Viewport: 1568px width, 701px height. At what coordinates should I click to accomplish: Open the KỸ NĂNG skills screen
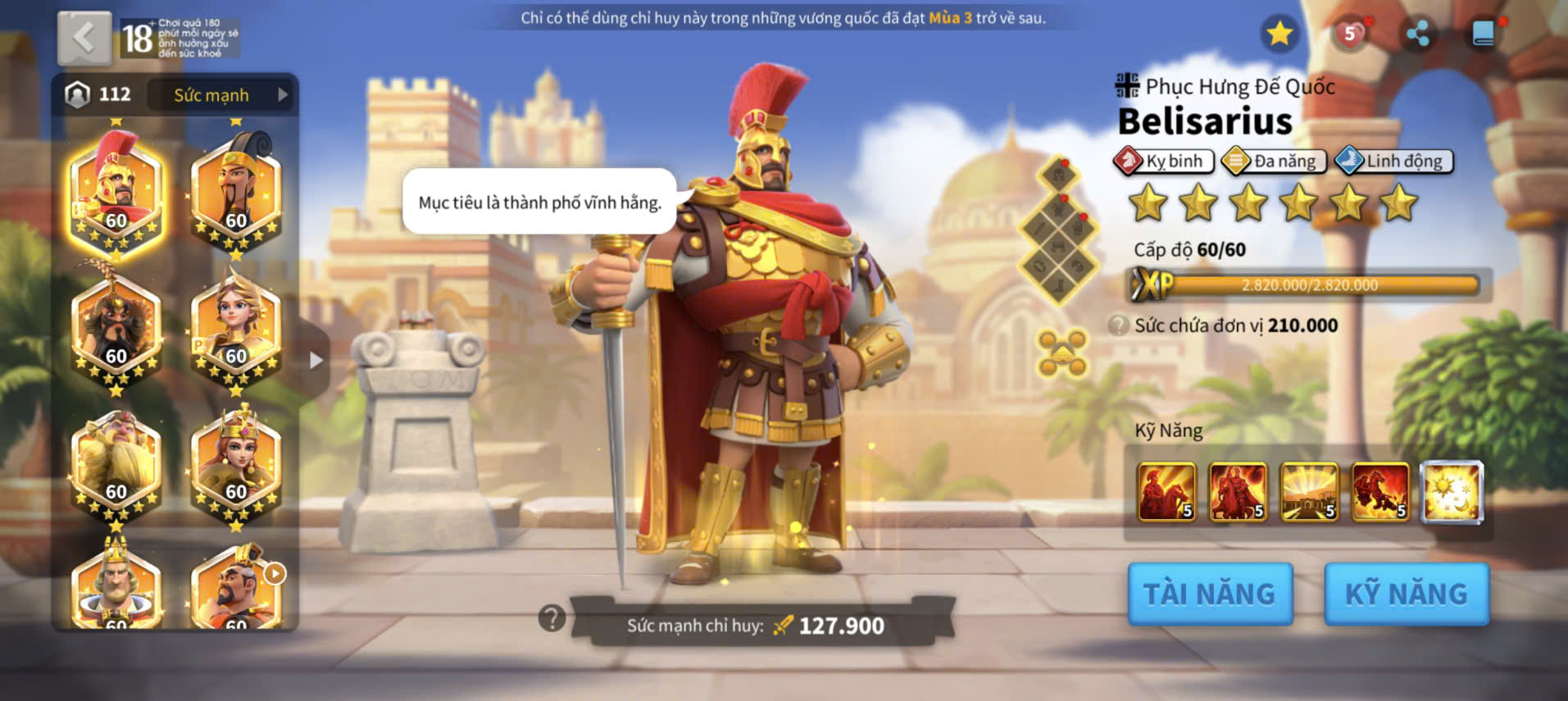(x=1407, y=594)
